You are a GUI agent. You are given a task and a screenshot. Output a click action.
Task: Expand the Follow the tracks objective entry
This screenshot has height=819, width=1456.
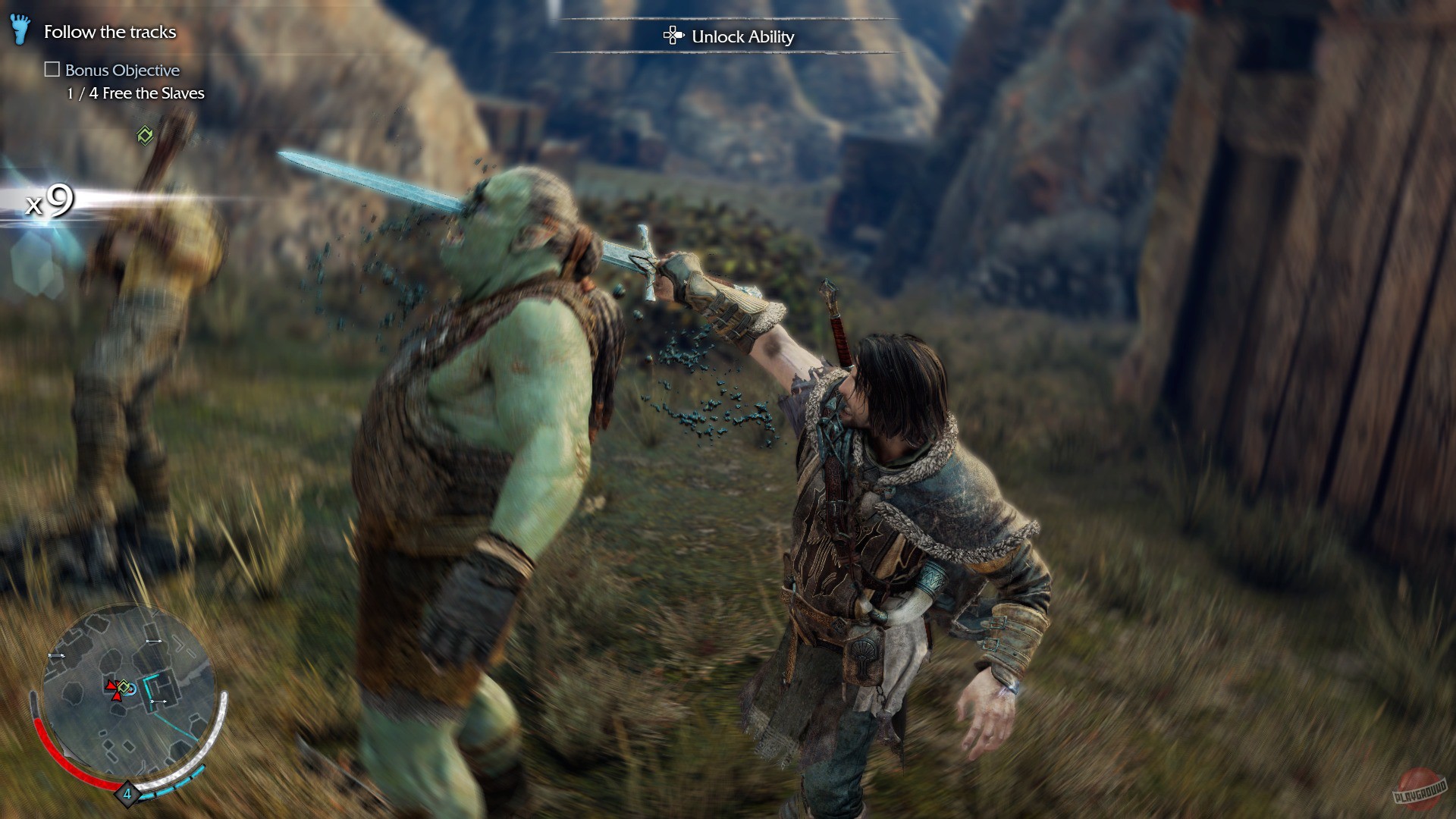(111, 32)
